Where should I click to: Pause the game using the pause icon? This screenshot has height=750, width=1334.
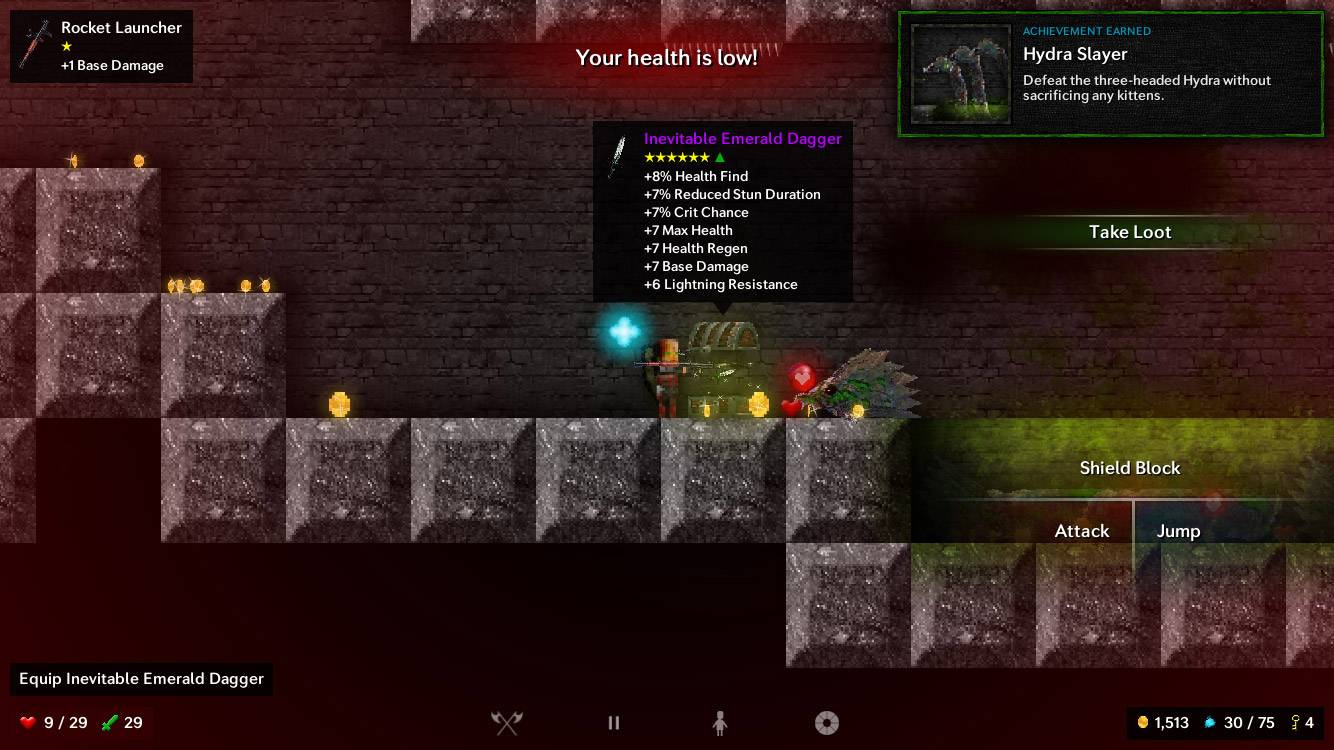point(613,722)
